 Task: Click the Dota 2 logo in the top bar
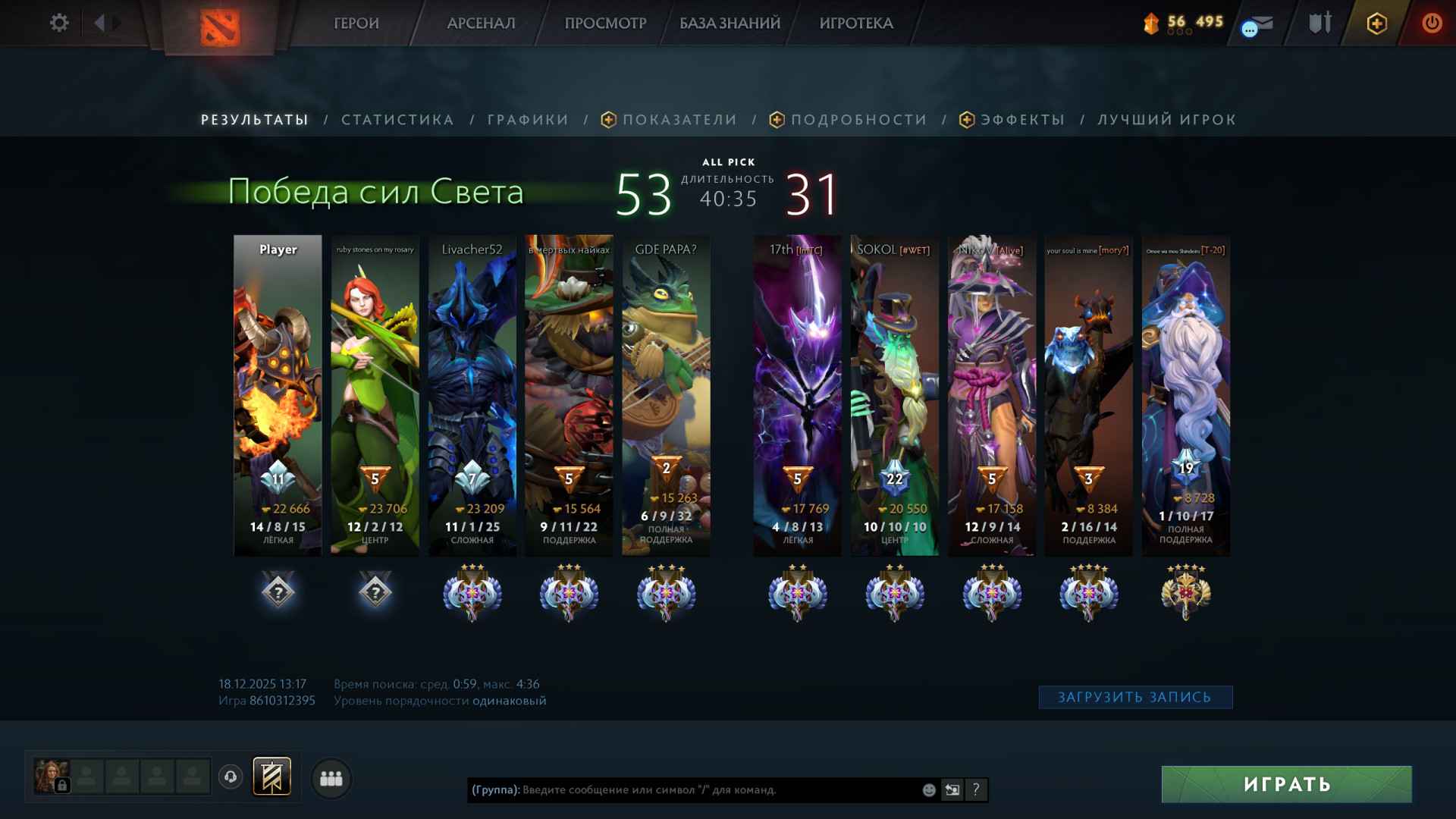[219, 26]
